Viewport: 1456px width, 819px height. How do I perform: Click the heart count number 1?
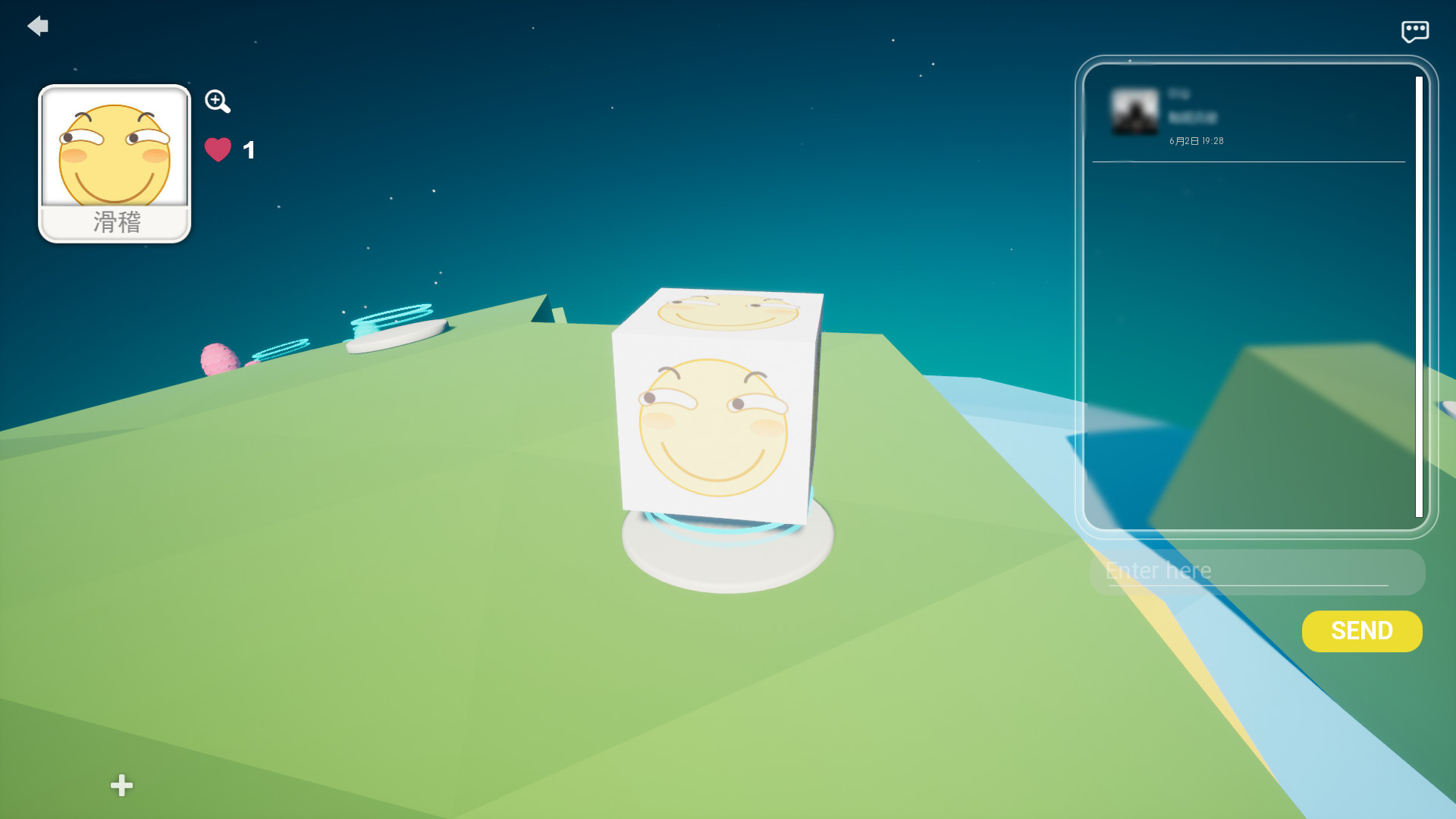tap(248, 149)
